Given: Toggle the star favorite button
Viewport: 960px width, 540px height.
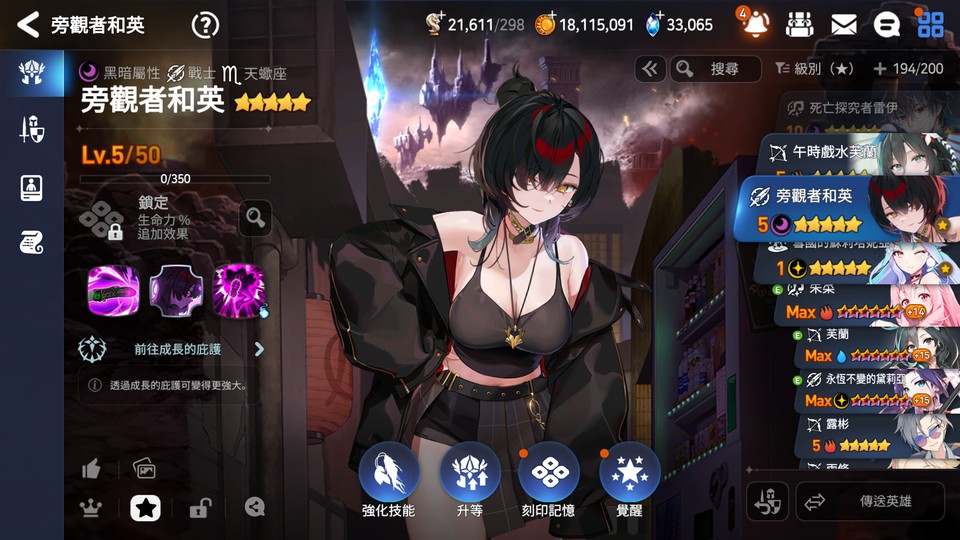Looking at the screenshot, I should coord(145,508).
